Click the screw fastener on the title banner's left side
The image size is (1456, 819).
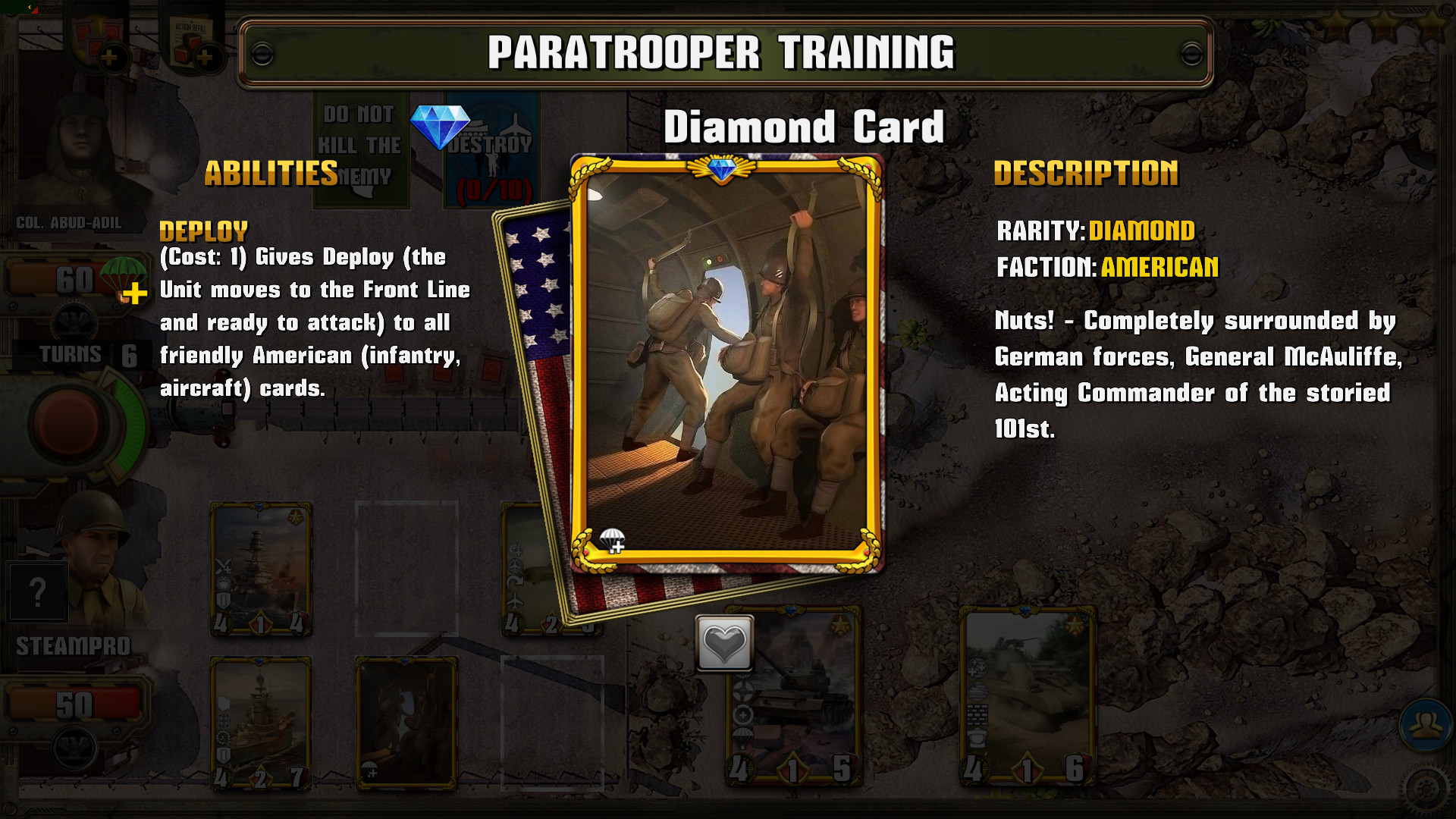(x=263, y=55)
